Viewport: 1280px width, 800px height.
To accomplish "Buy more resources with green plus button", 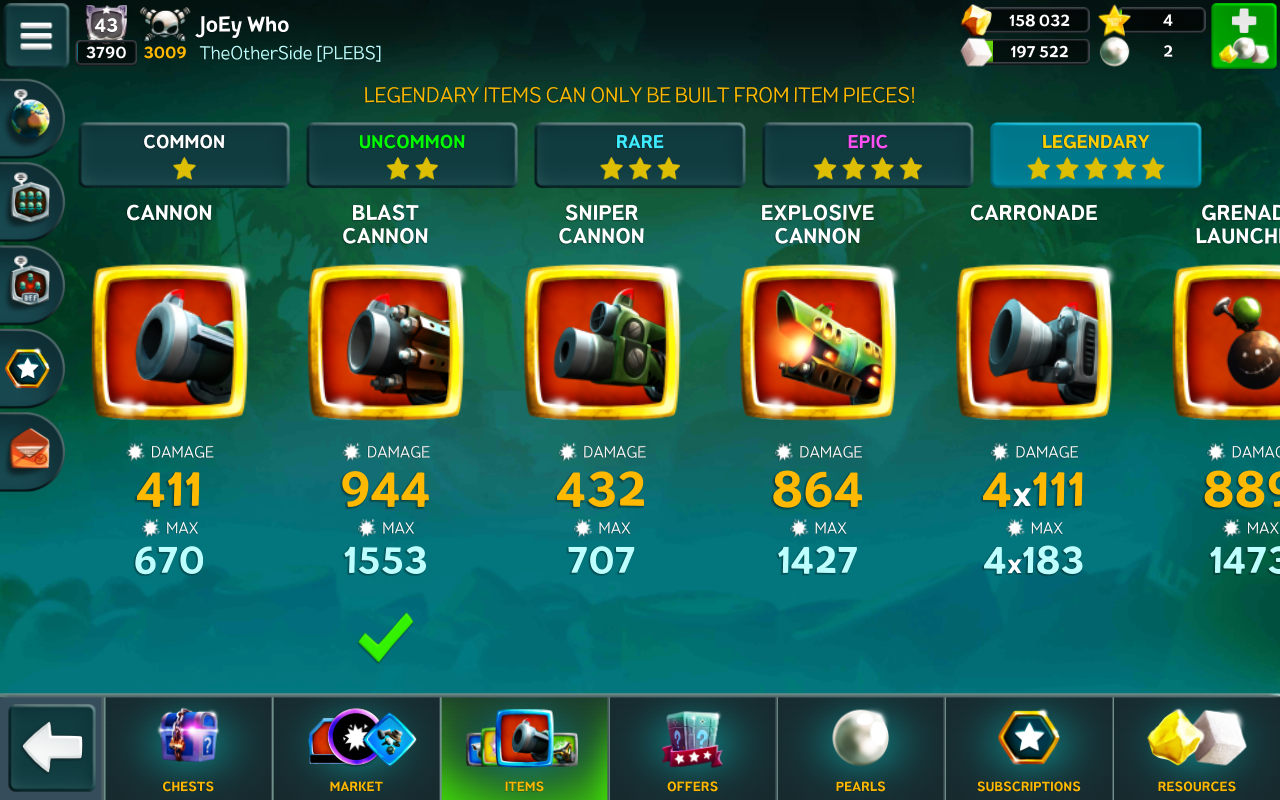I will pyautogui.click(x=1243, y=36).
